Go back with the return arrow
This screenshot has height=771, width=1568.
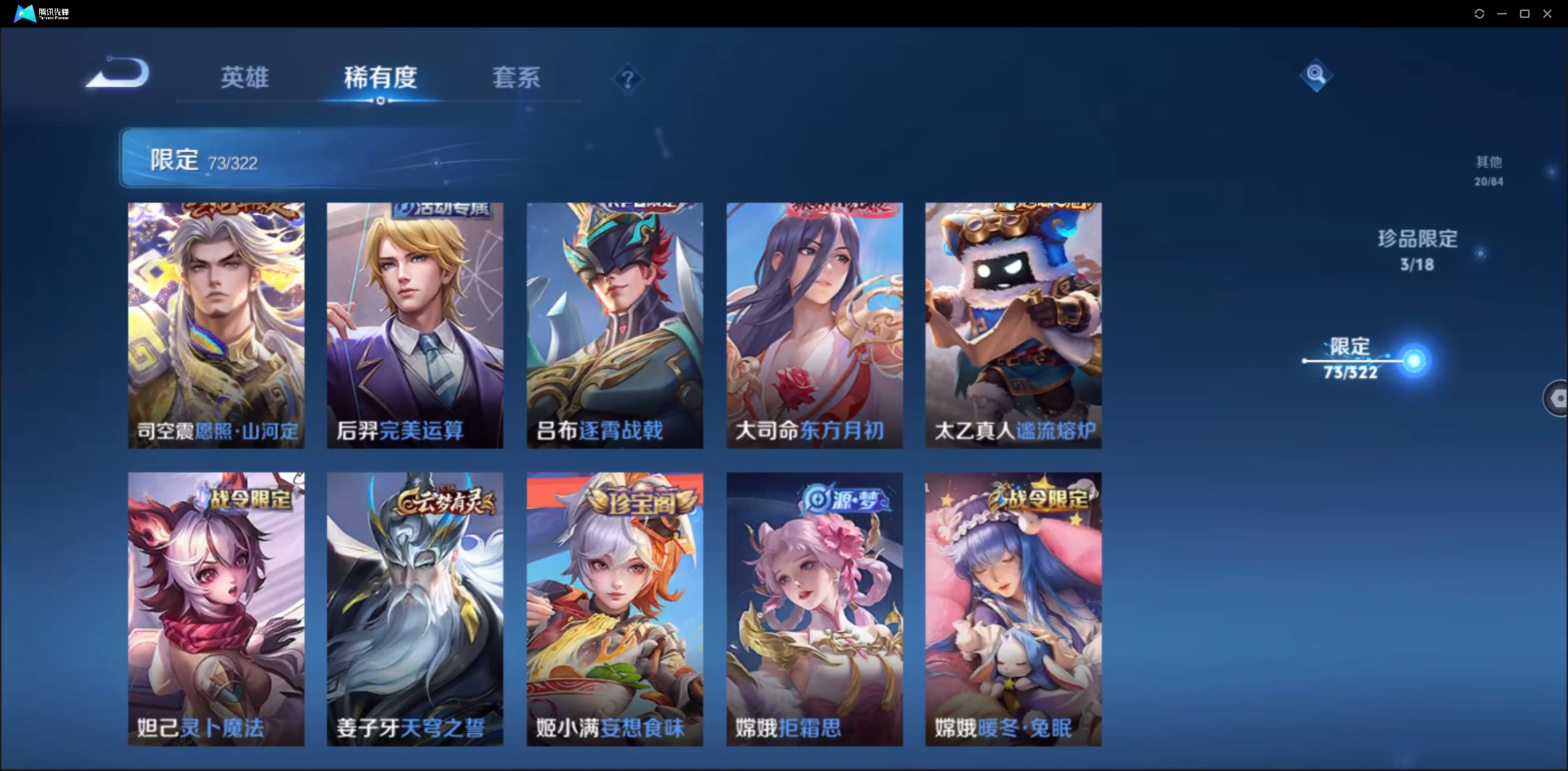(118, 73)
